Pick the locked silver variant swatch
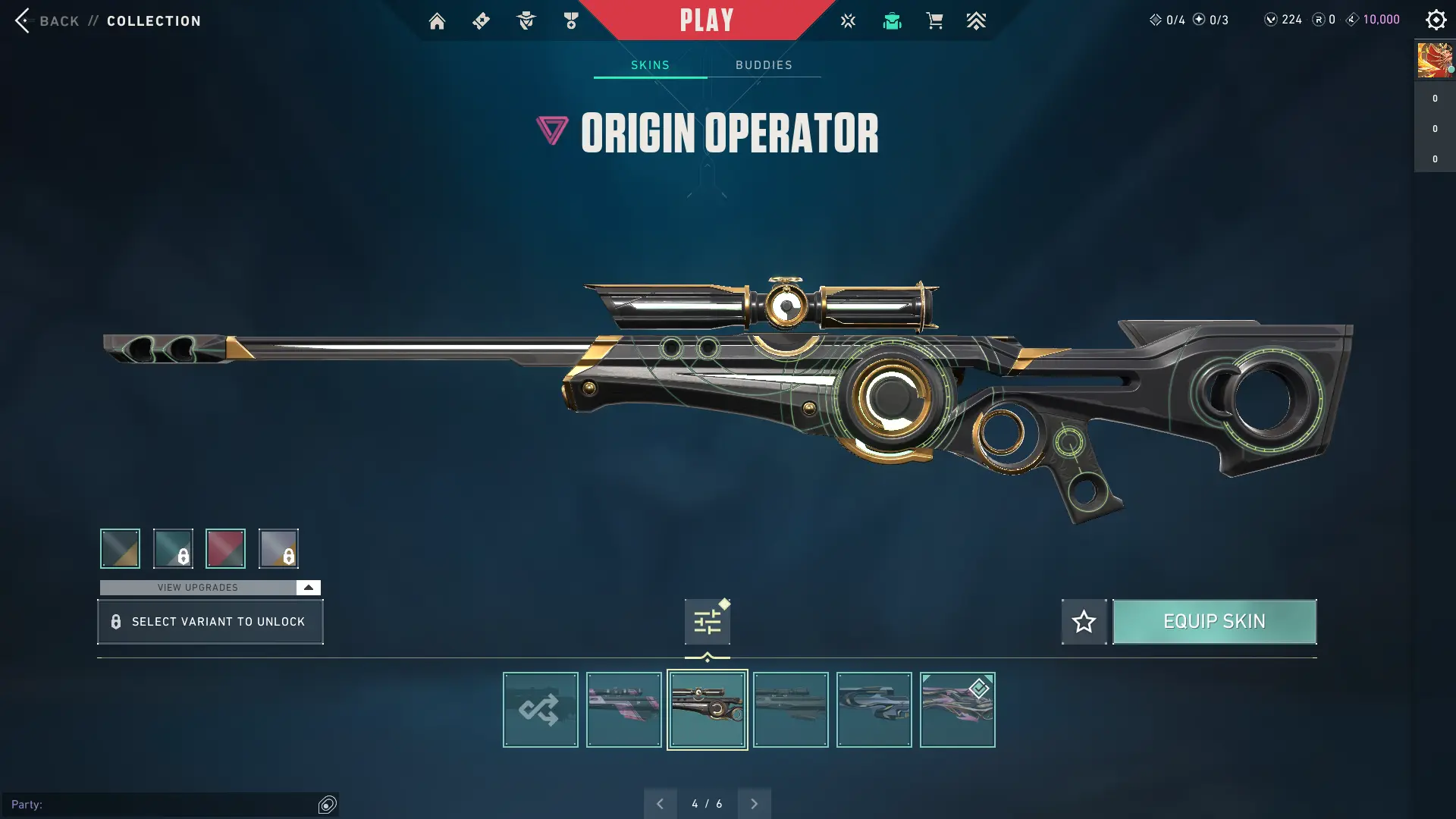 pos(278,548)
